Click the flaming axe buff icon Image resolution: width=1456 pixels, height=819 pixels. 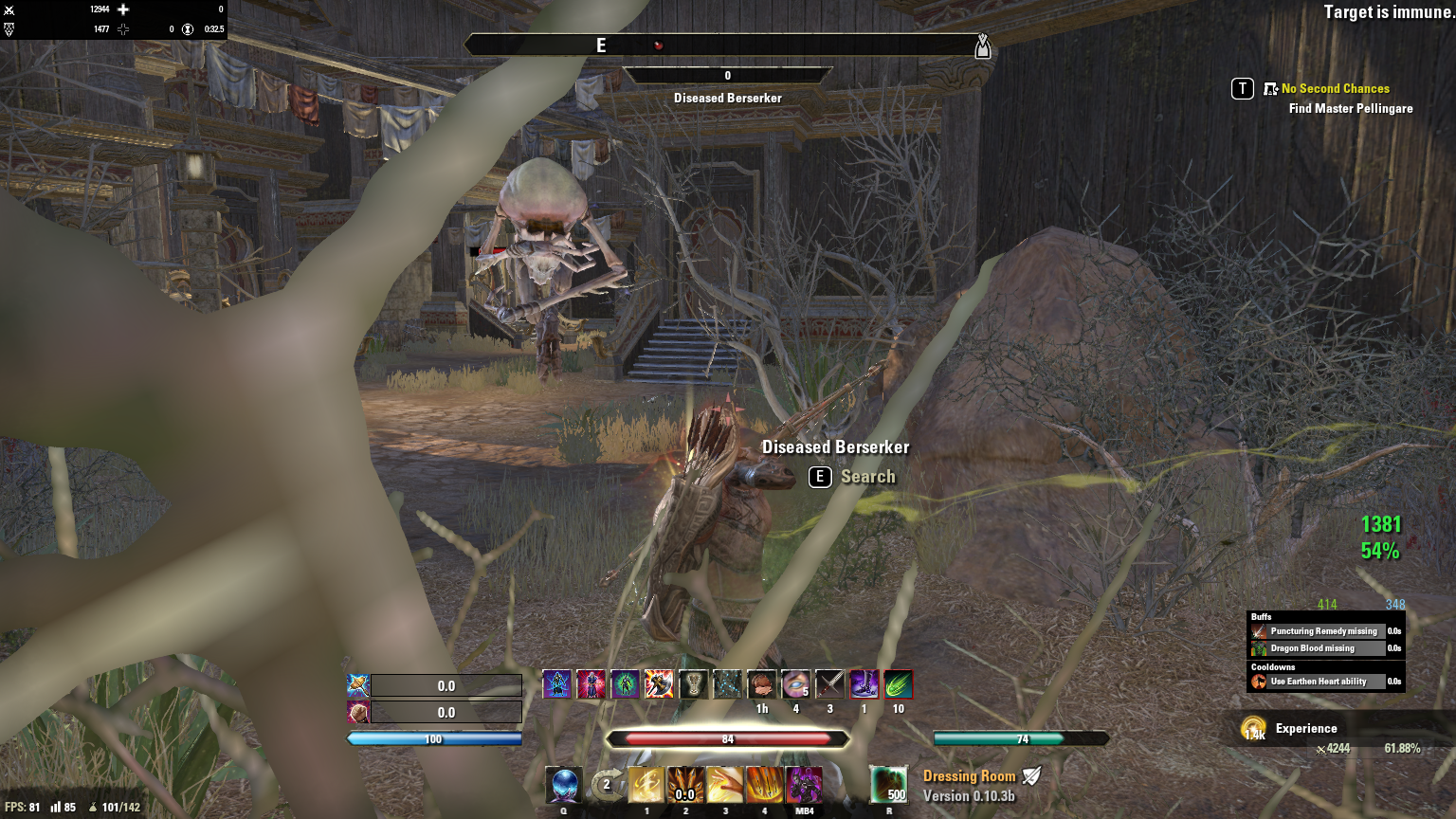(x=659, y=684)
